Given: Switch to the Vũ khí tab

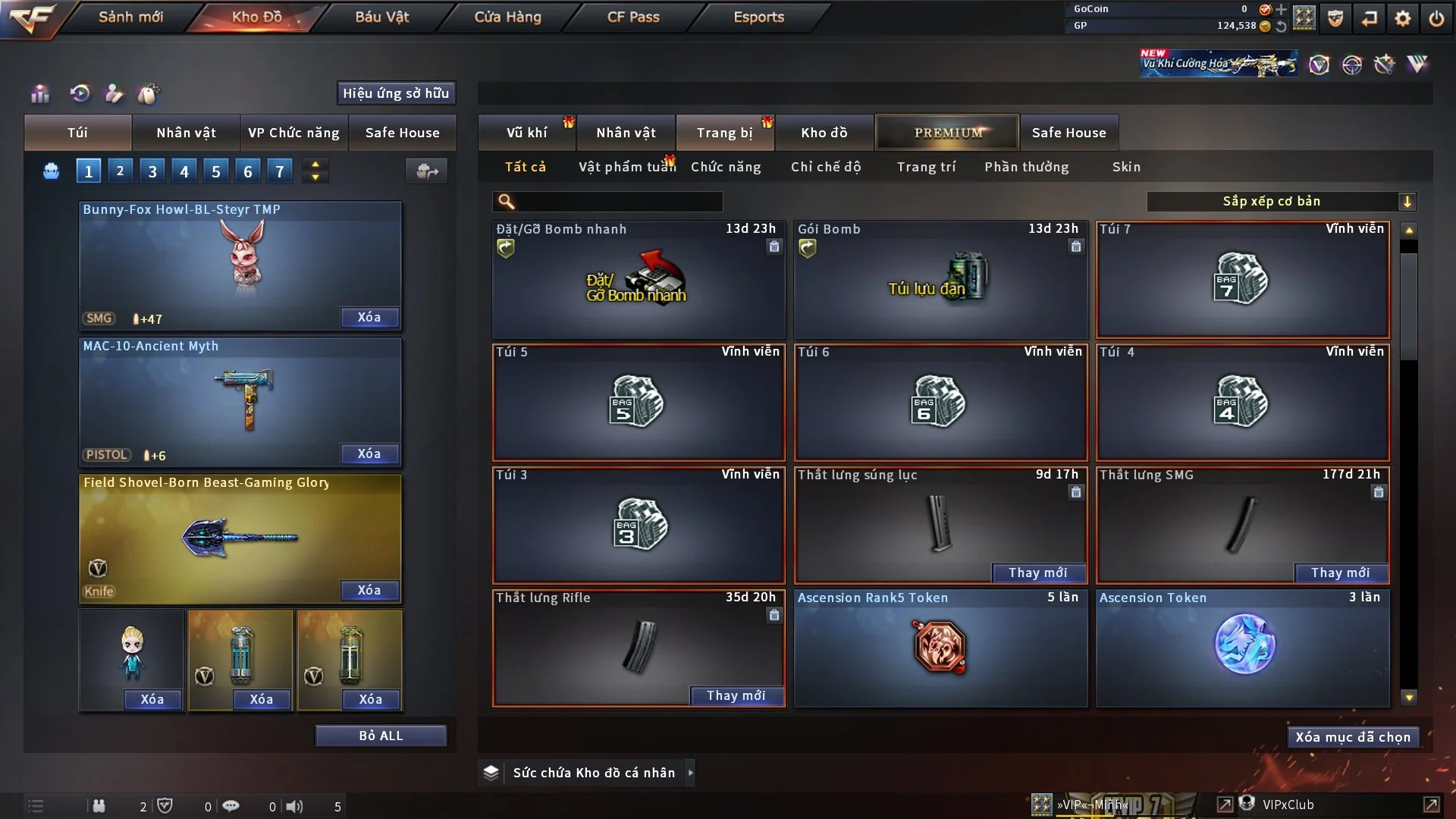Looking at the screenshot, I should (526, 133).
